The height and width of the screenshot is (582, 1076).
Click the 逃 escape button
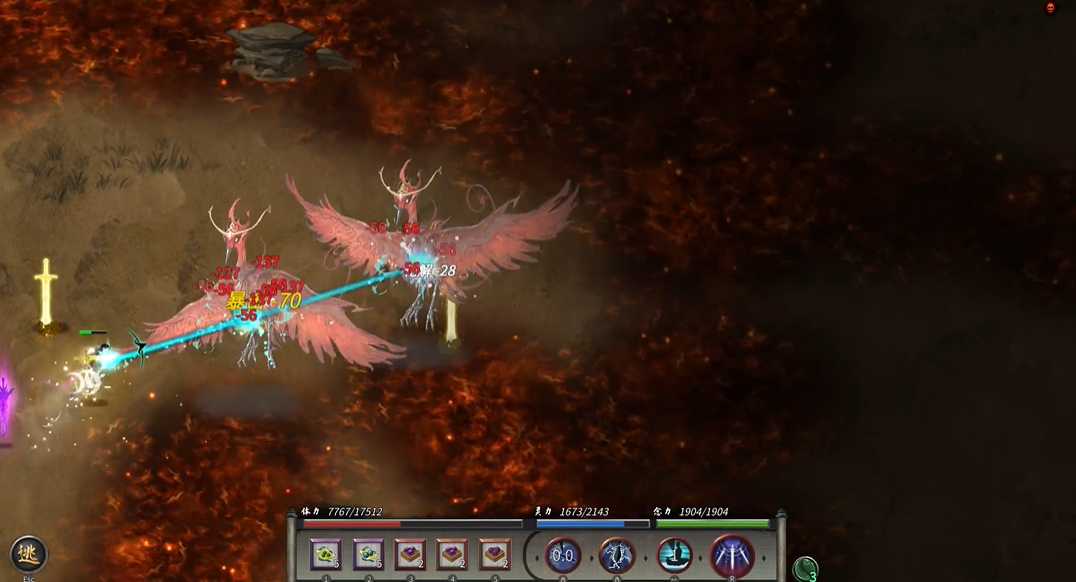coord(28,554)
